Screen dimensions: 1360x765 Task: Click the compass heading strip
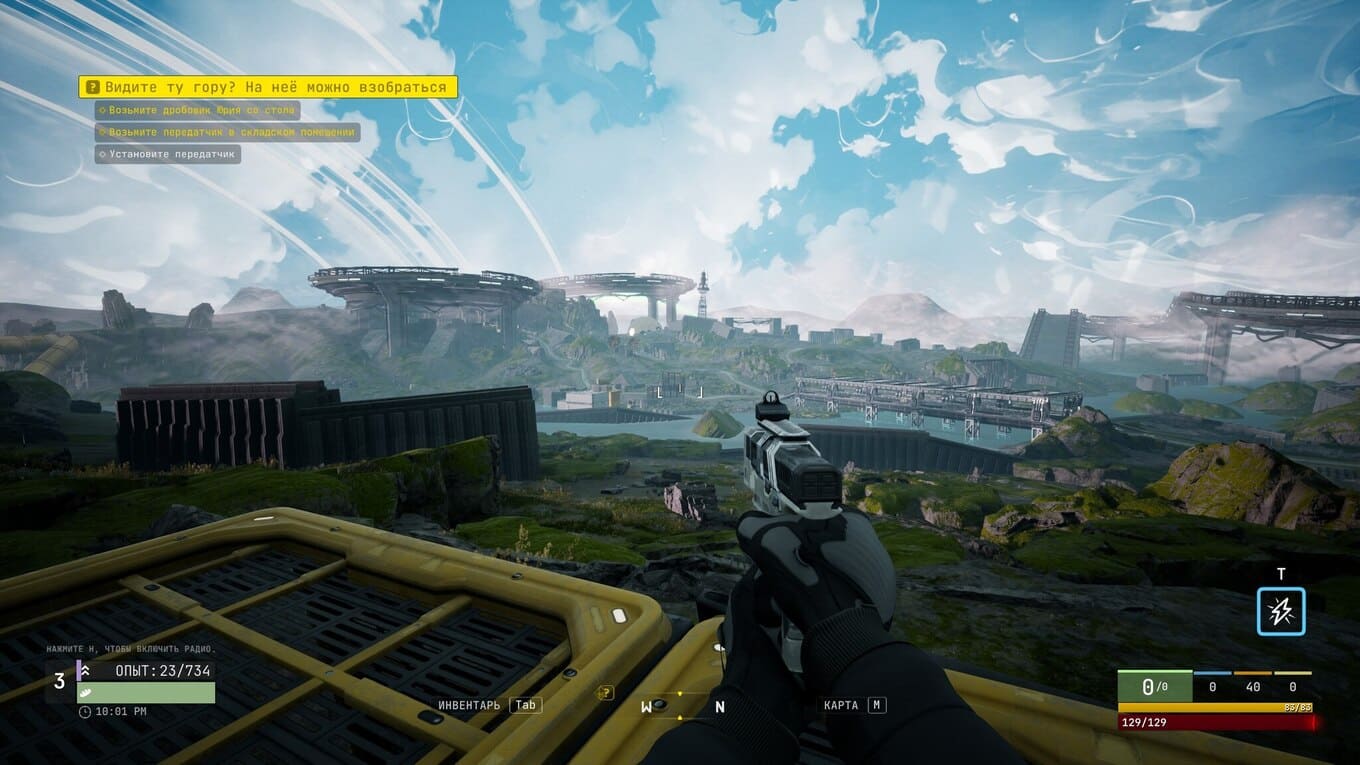(682, 706)
